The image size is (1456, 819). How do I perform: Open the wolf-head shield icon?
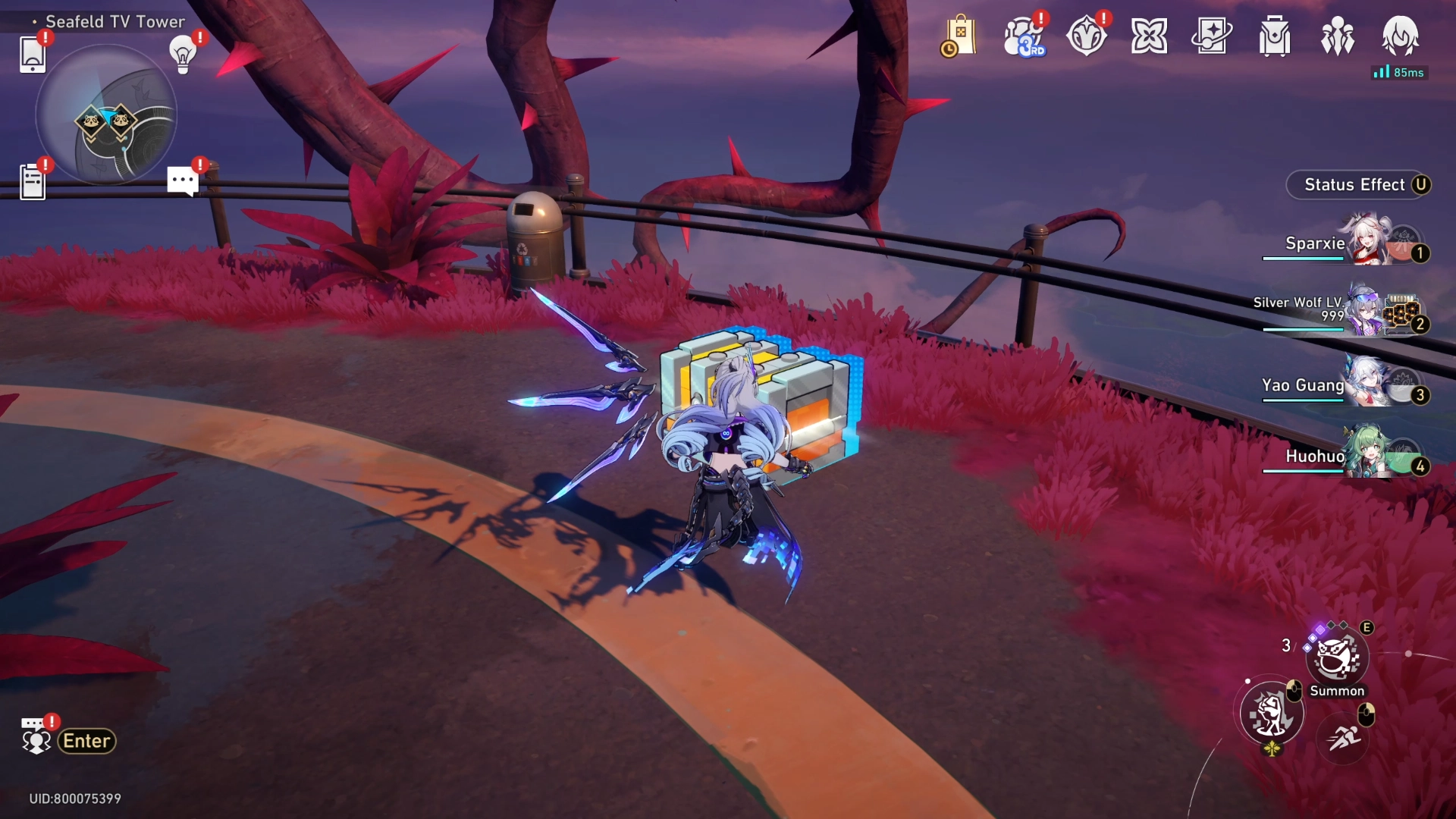(x=1086, y=36)
